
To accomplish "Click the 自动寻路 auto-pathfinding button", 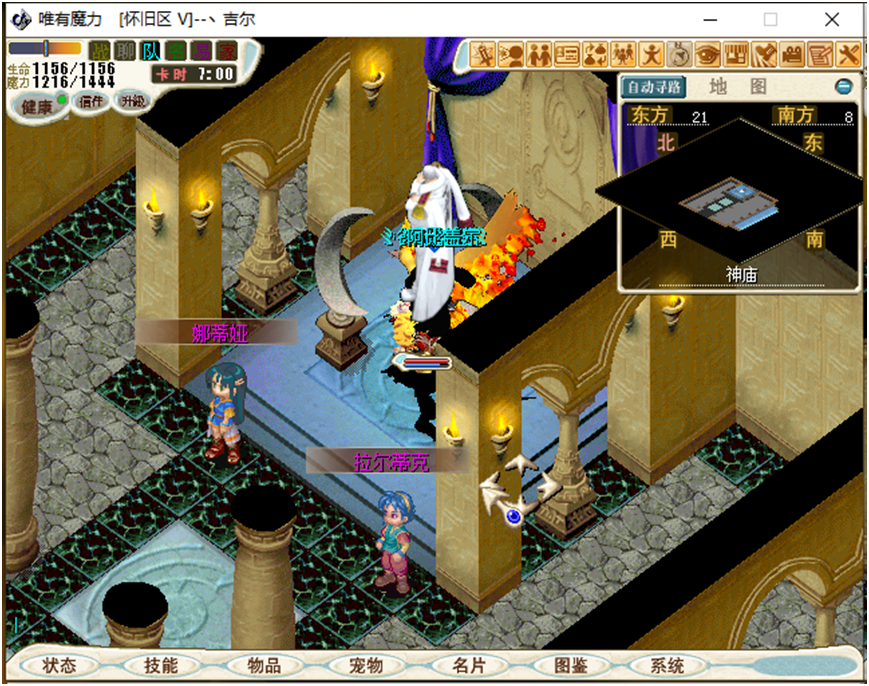I will point(654,87).
